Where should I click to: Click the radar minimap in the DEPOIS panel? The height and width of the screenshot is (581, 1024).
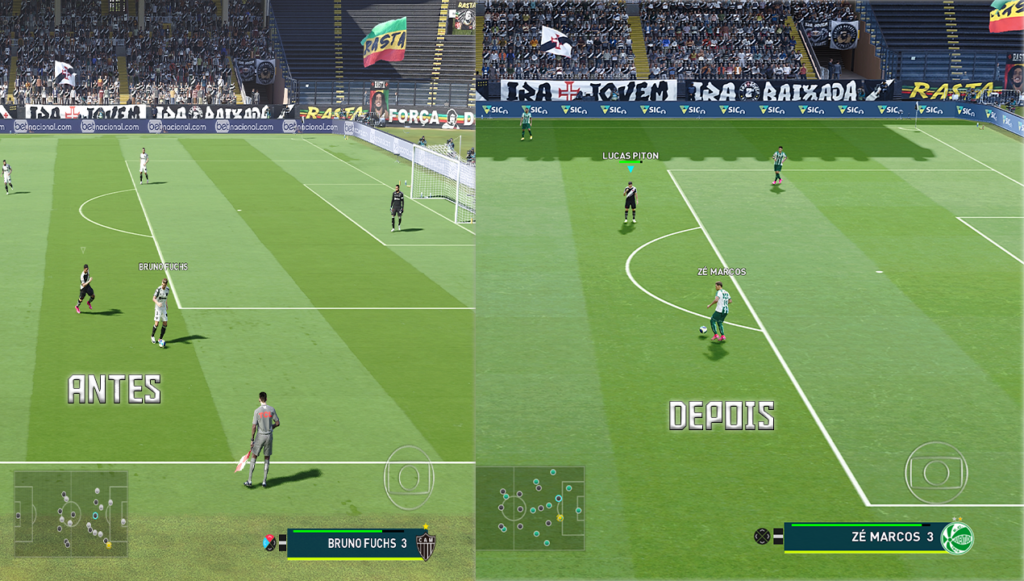click(x=530, y=507)
